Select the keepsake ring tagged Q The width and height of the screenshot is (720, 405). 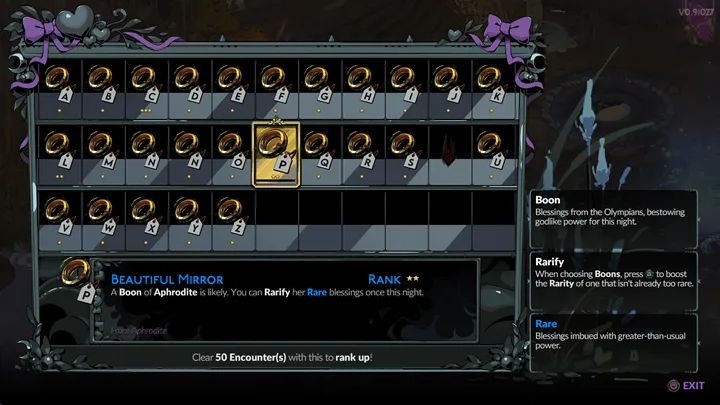point(318,150)
